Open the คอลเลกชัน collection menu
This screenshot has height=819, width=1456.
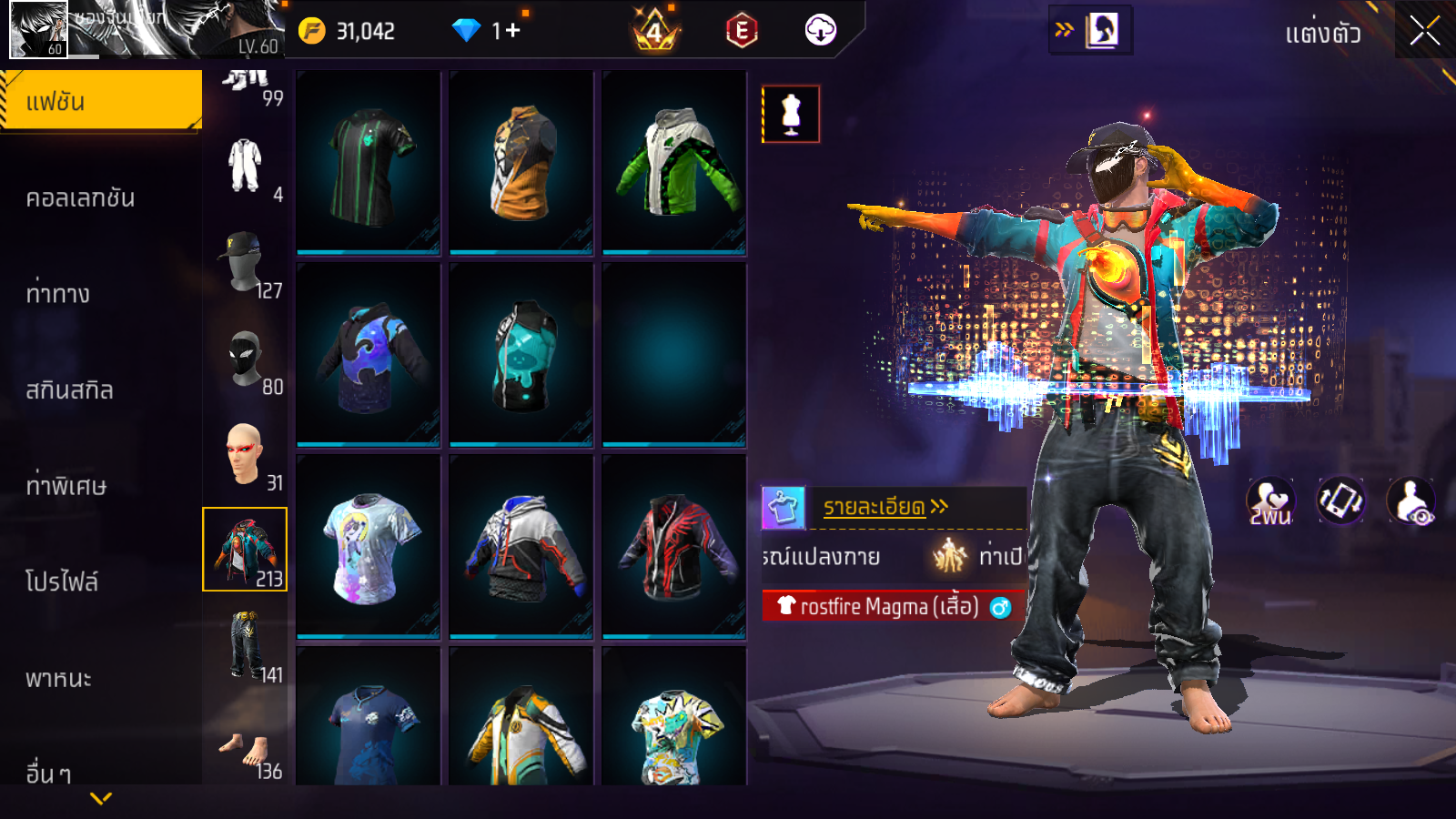pos(80,197)
